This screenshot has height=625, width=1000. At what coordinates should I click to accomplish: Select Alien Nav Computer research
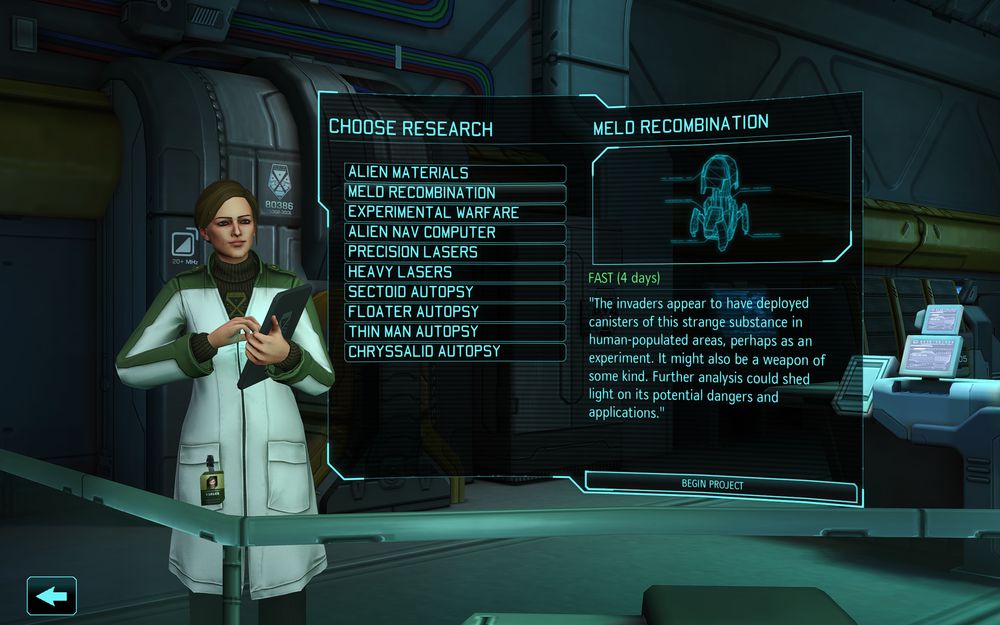coord(455,233)
